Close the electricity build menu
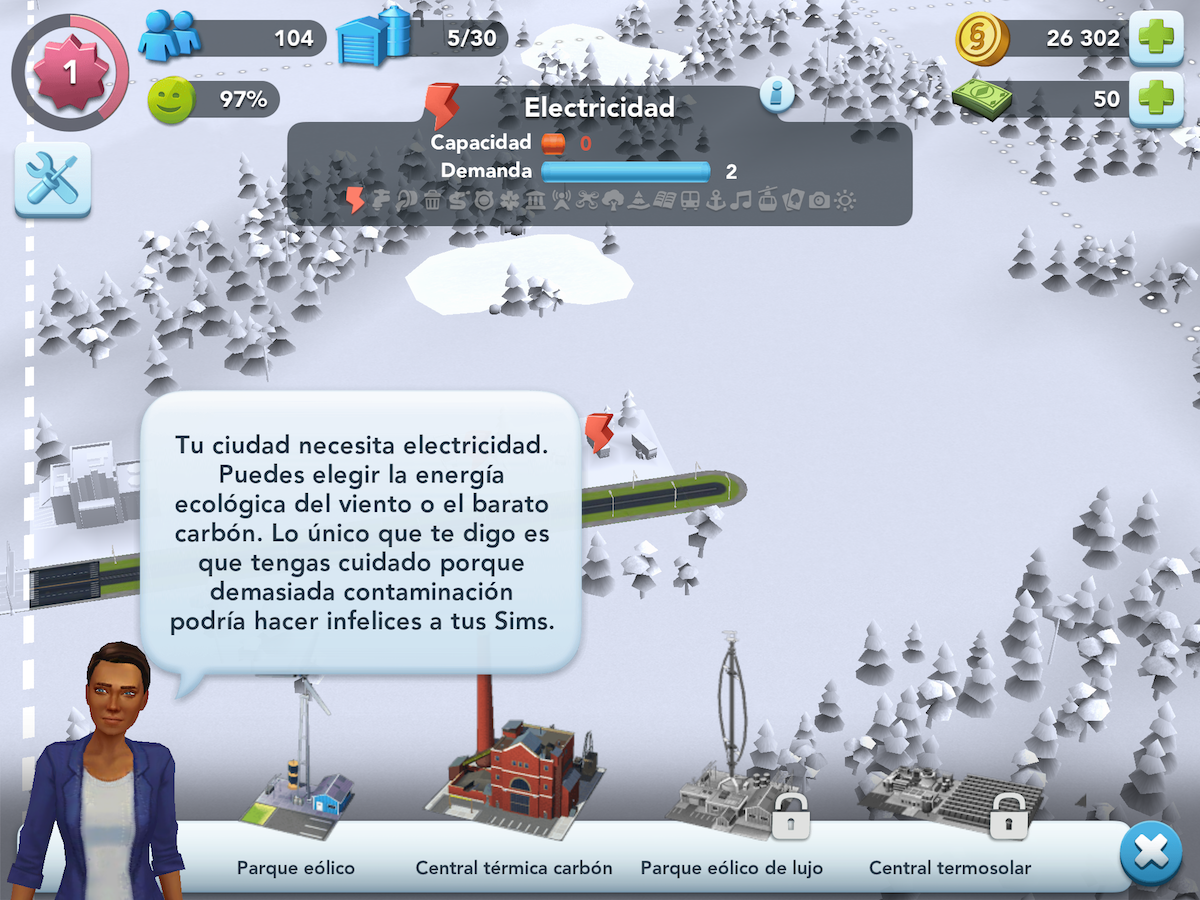 point(1150,853)
